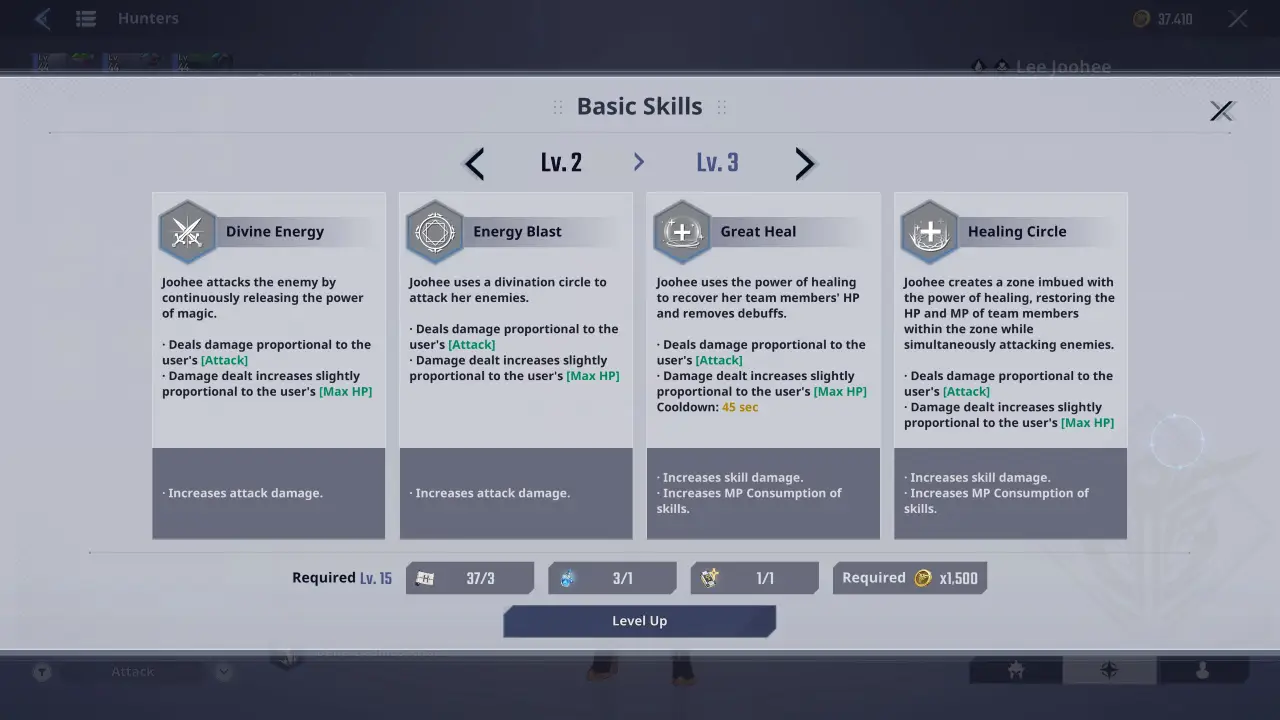Select the compass skill tab at bottom bar

point(1109,670)
